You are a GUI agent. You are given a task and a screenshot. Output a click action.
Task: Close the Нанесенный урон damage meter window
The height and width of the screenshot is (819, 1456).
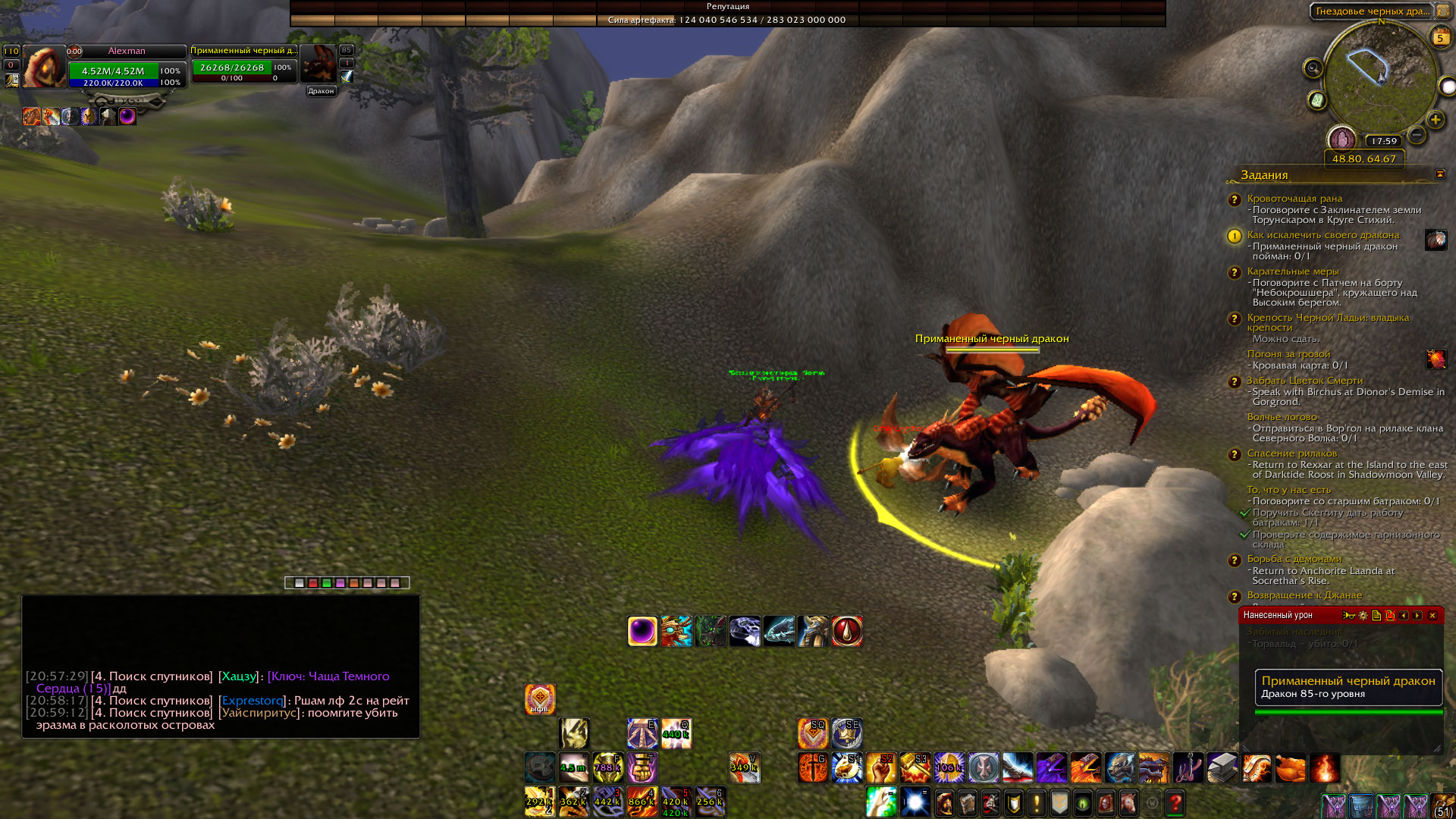click(x=1432, y=616)
